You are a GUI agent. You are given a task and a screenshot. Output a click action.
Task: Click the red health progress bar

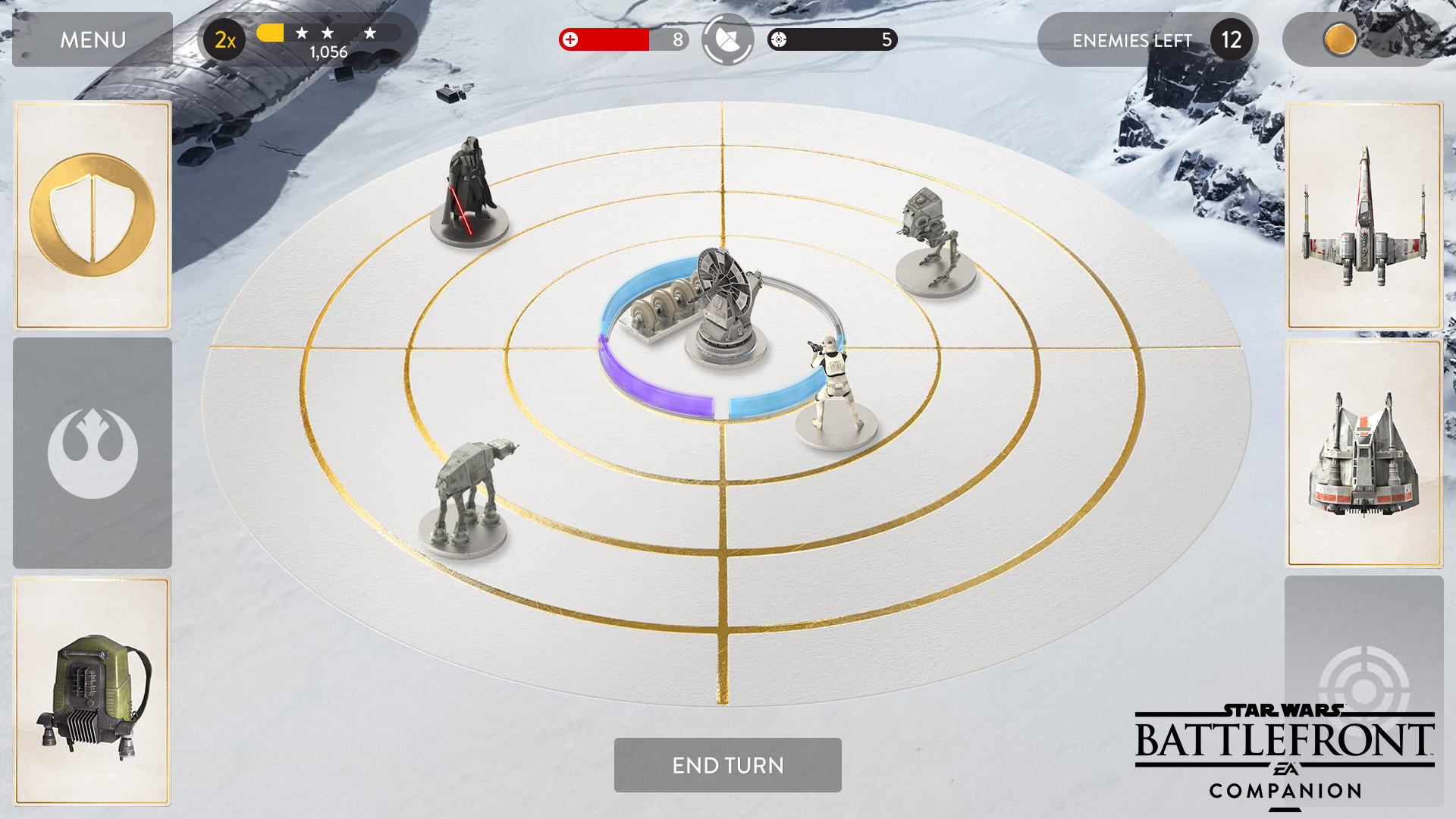pyautogui.click(x=614, y=39)
